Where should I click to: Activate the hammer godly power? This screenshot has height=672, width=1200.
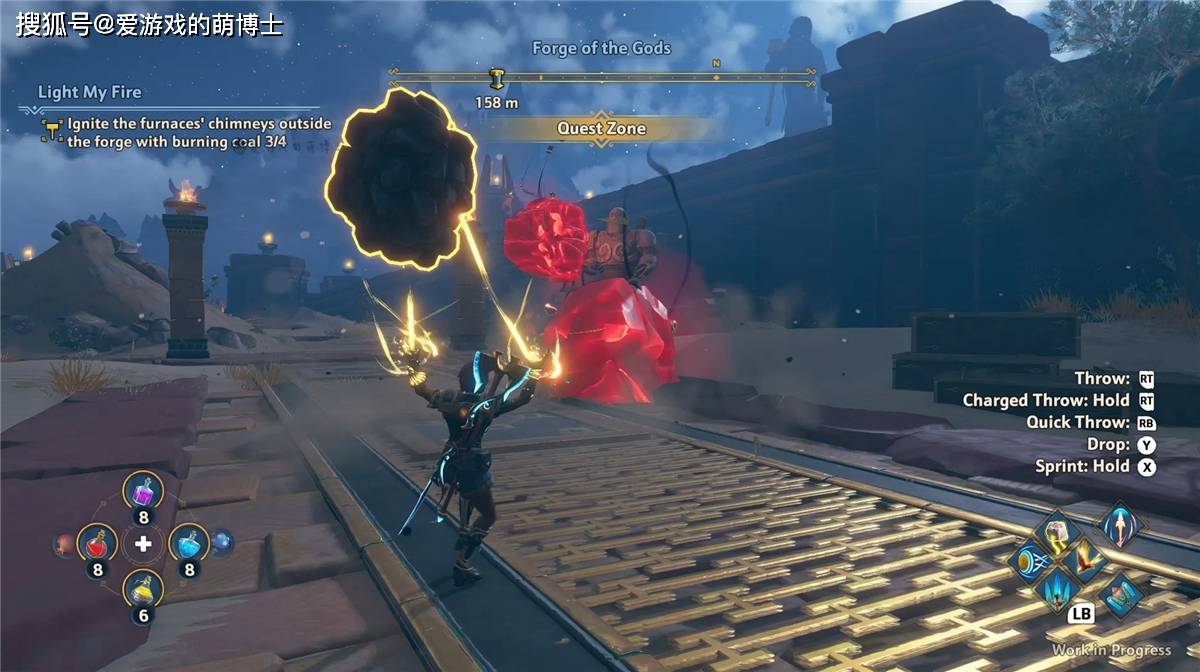(x=1056, y=533)
